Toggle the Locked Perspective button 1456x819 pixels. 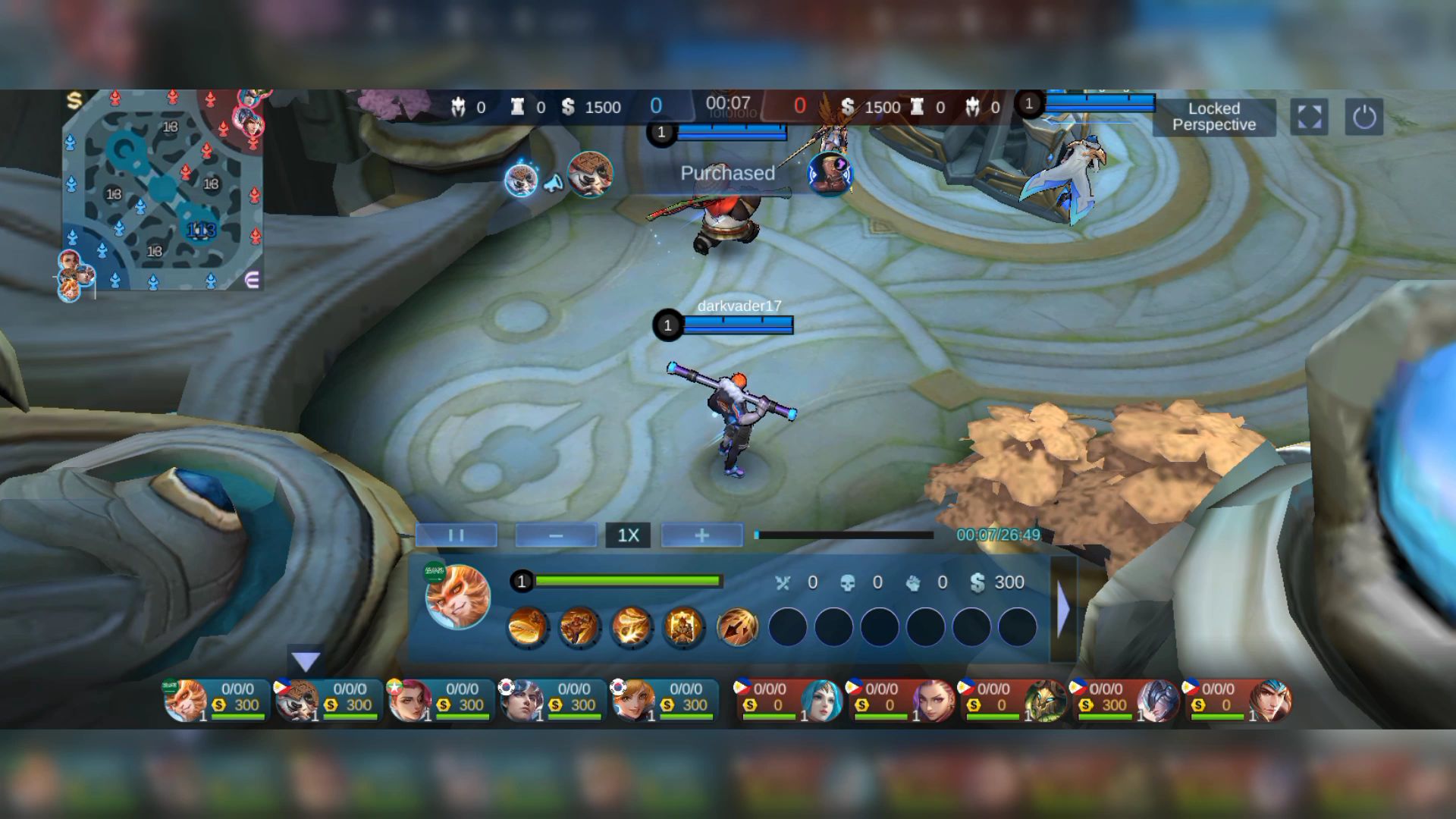tap(1213, 117)
